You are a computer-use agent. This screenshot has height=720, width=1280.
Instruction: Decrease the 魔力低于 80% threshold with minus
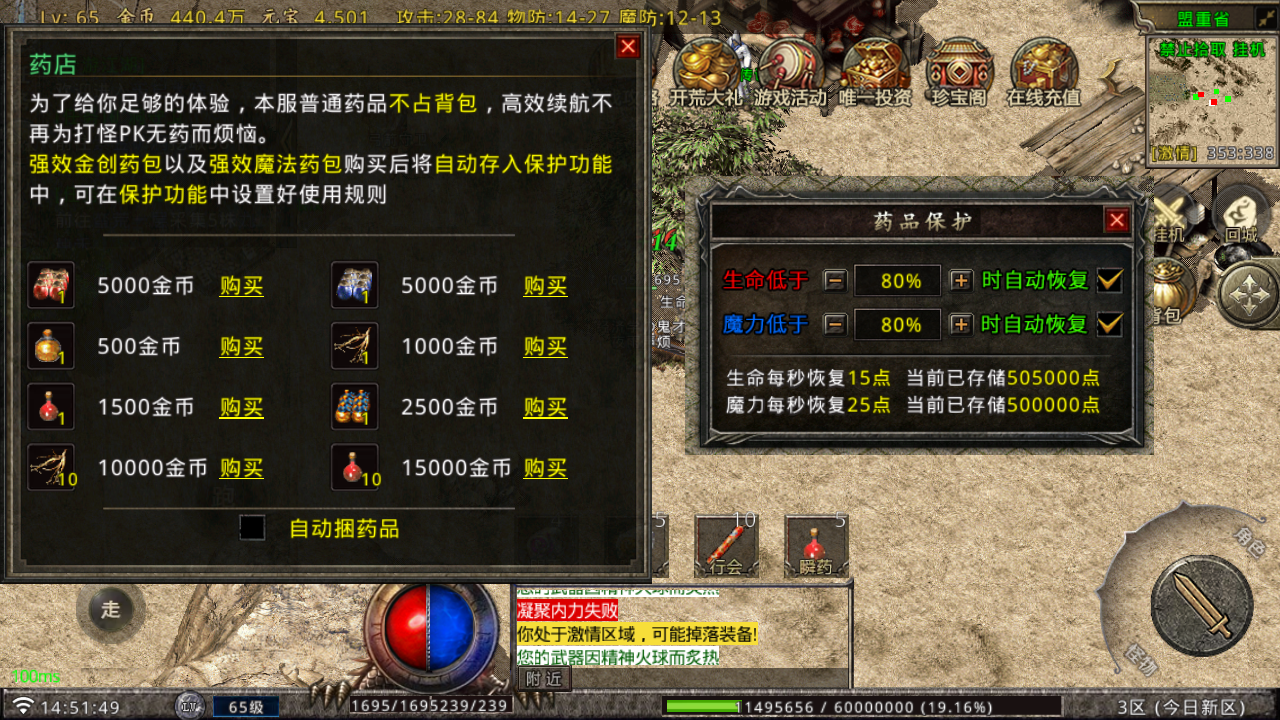tap(837, 324)
